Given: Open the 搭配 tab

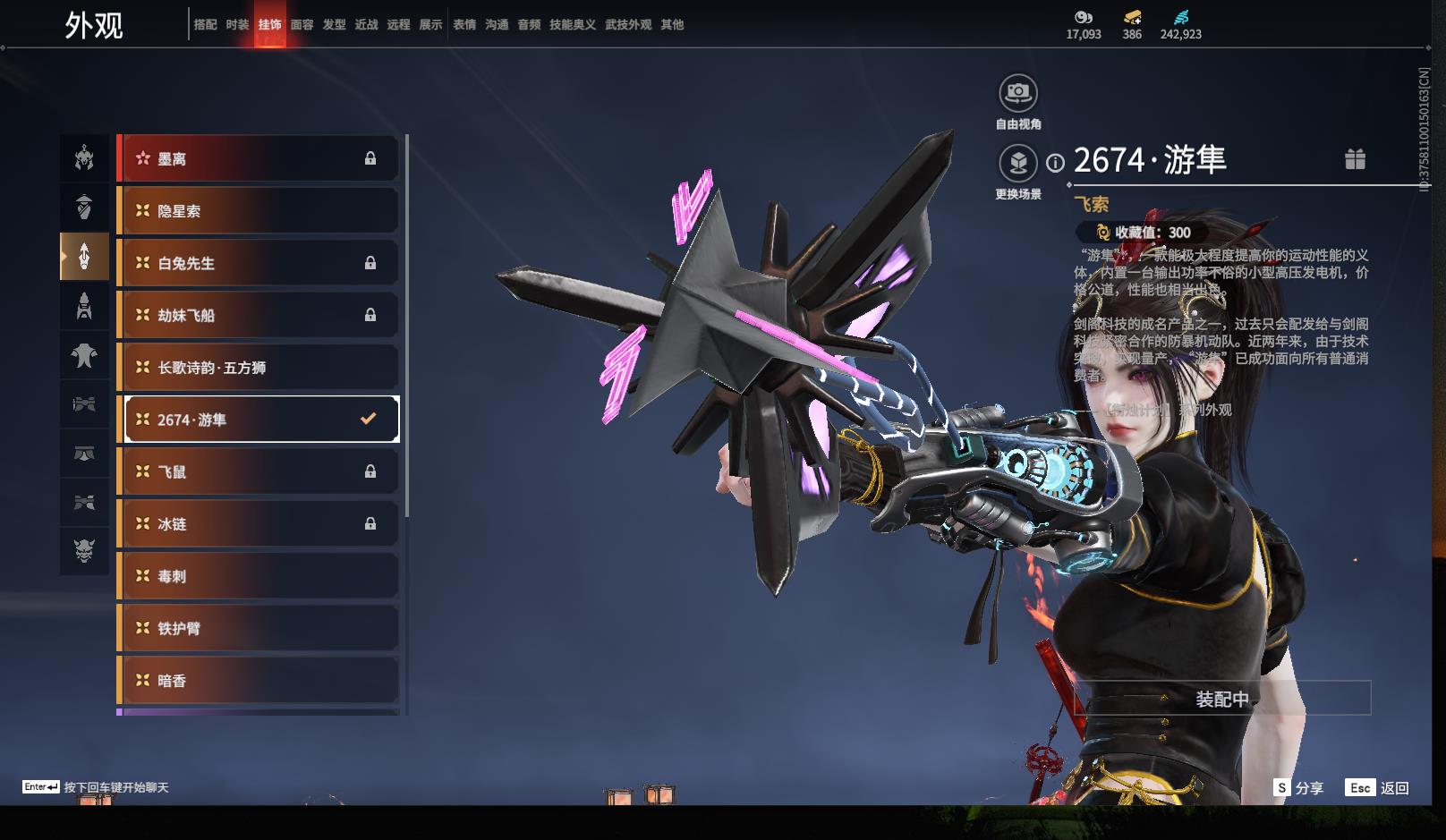Looking at the screenshot, I should click(x=205, y=25).
